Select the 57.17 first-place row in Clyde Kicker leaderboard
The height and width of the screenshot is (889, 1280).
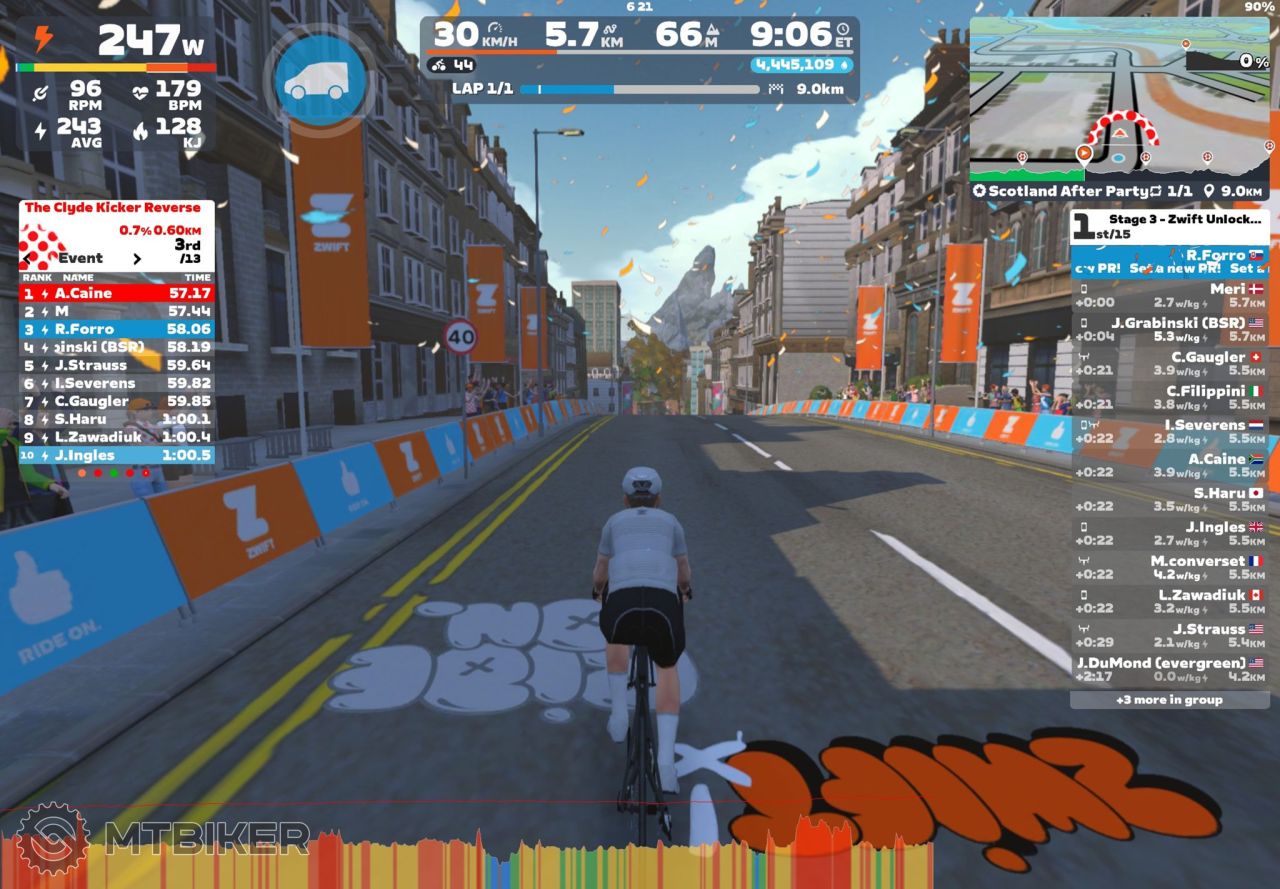116,293
